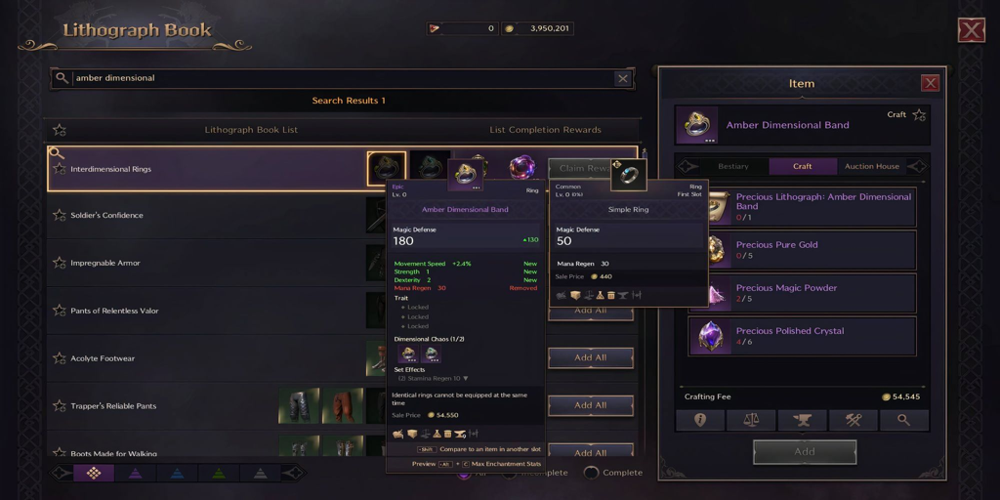Favorite the Soldier's Confidence entry star
The width and height of the screenshot is (1000, 500).
pyautogui.click(x=59, y=215)
